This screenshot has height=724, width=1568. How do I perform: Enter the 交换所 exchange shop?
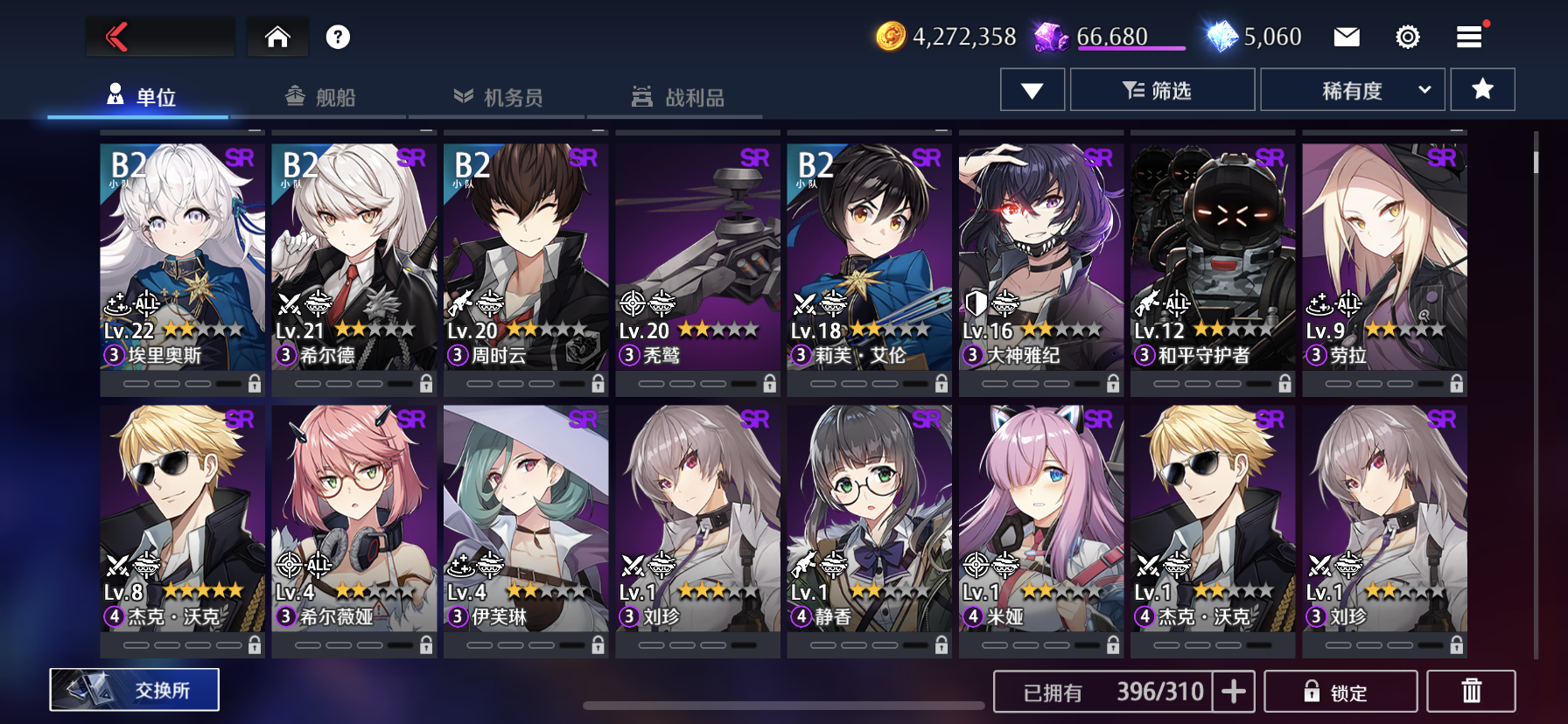click(x=133, y=688)
